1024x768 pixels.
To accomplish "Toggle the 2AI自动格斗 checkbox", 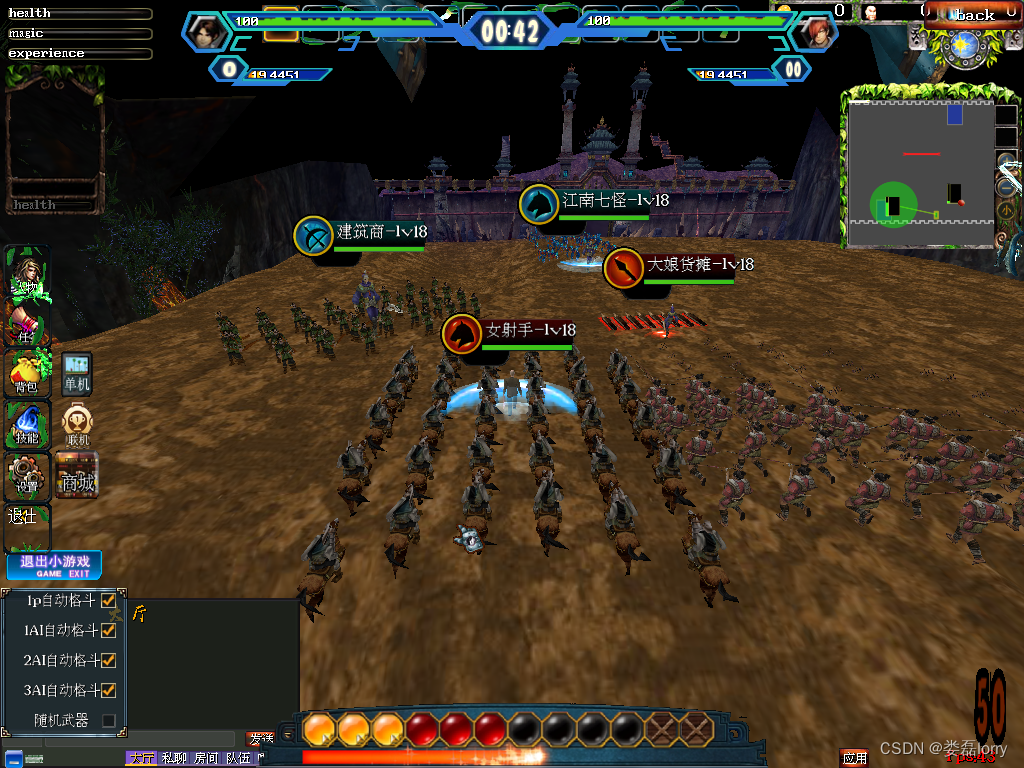I will coord(108,661).
